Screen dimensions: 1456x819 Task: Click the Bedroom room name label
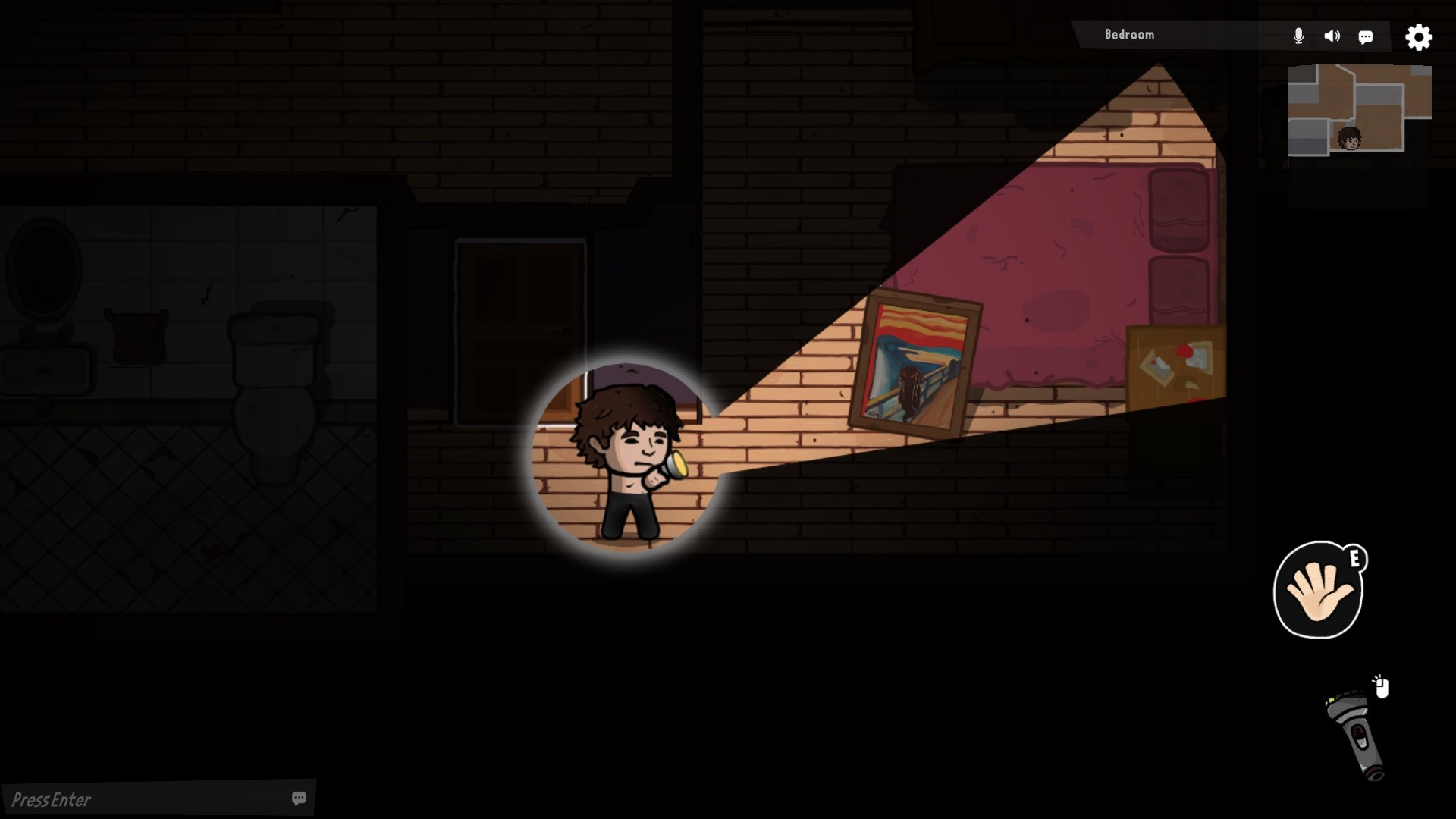[x=1129, y=34]
